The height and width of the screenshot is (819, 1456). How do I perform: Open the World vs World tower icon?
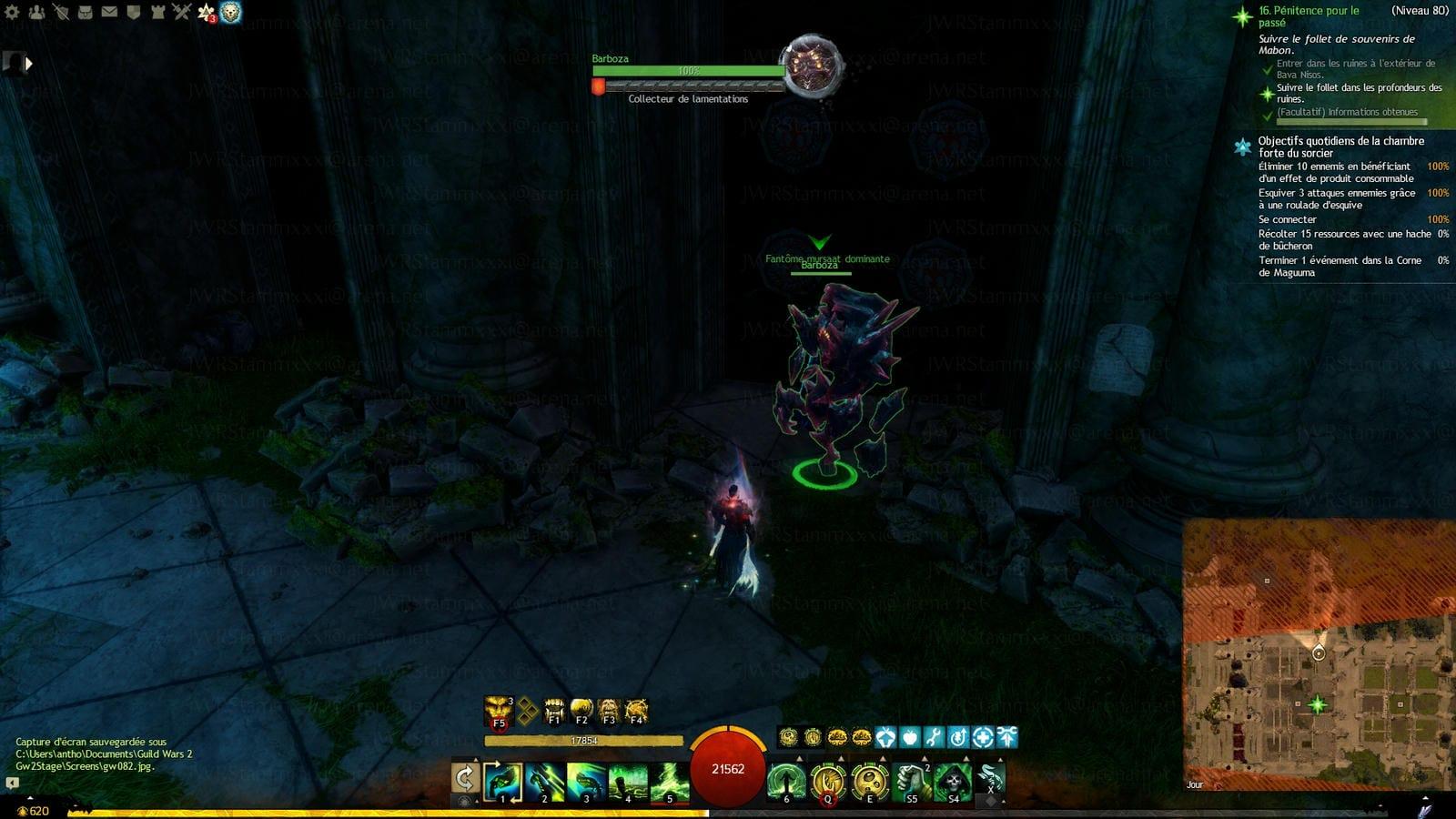click(x=157, y=12)
